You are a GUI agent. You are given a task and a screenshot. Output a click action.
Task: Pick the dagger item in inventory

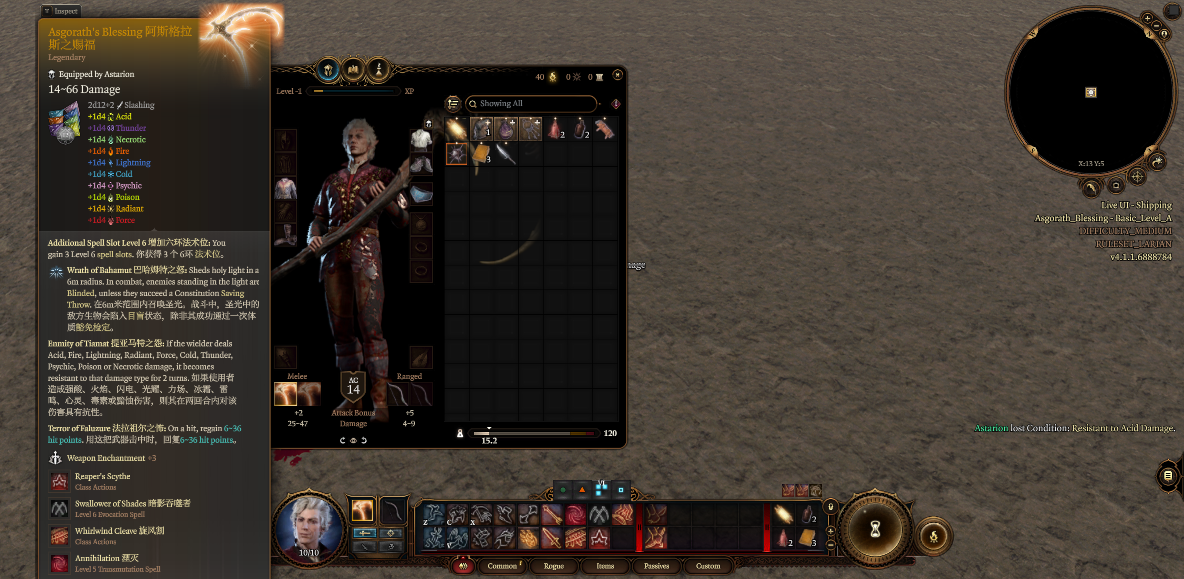pos(507,153)
